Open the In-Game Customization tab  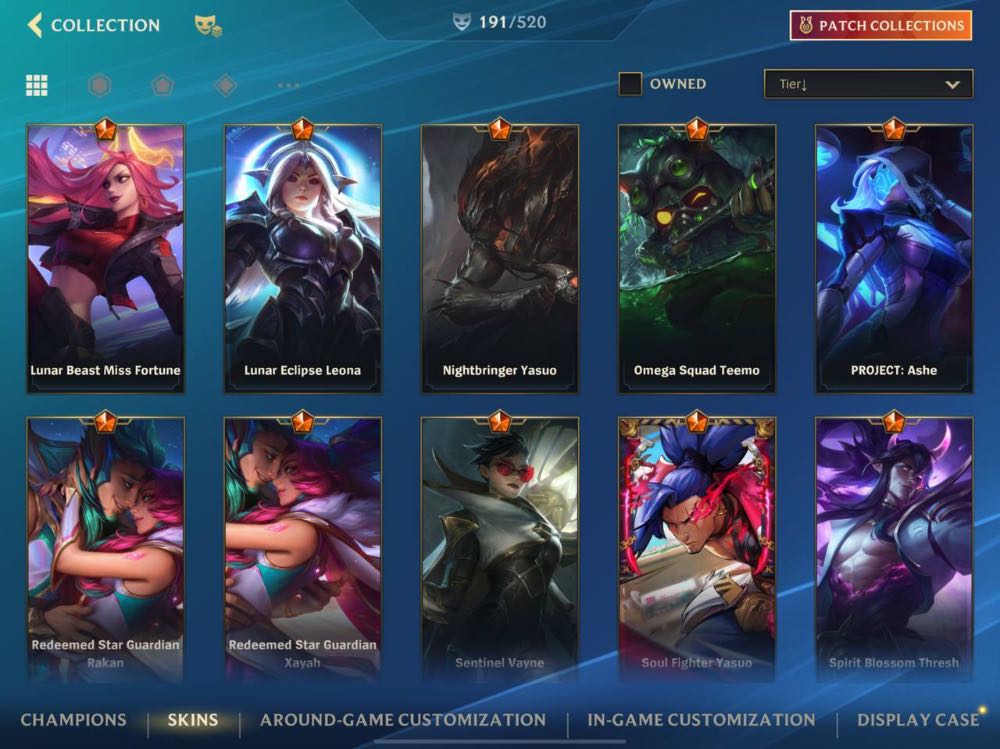click(701, 720)
